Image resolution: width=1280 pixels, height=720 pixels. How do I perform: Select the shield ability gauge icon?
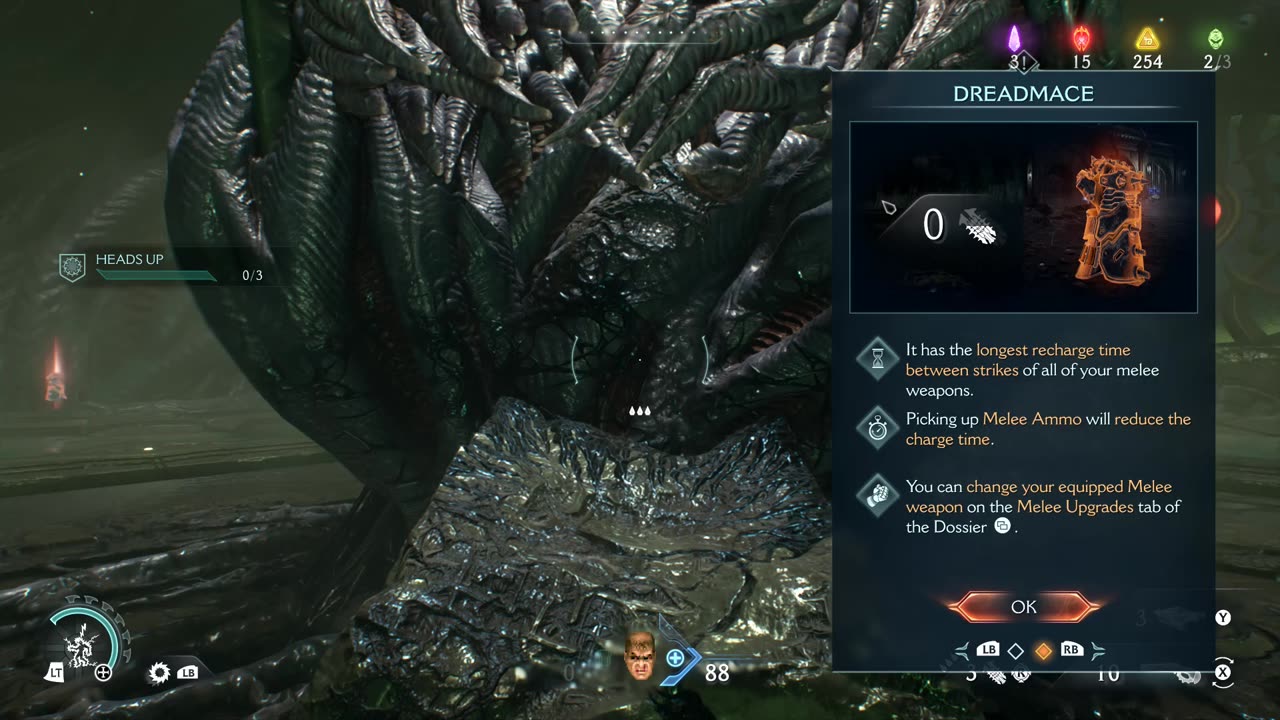coord(85,638)
